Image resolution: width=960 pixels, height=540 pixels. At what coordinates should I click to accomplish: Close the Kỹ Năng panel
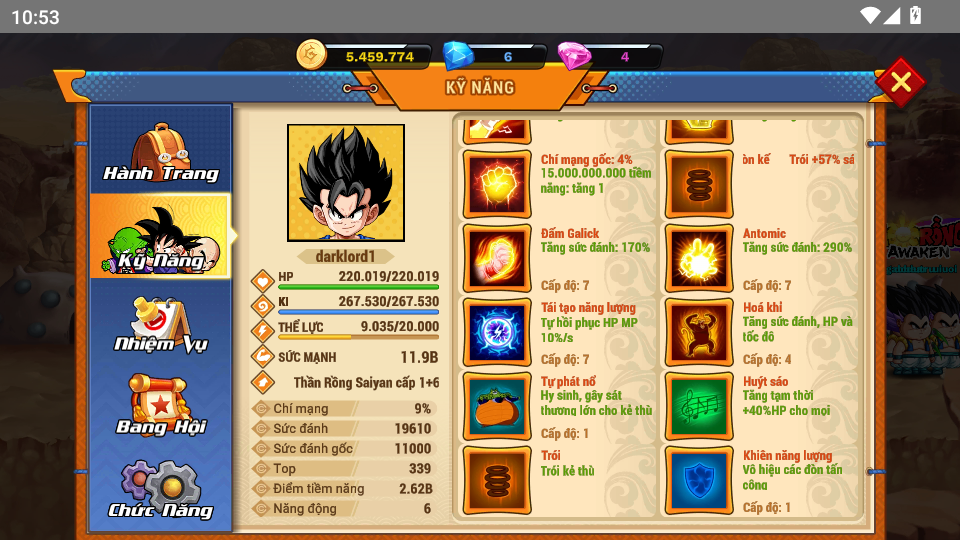coord(900,82)
